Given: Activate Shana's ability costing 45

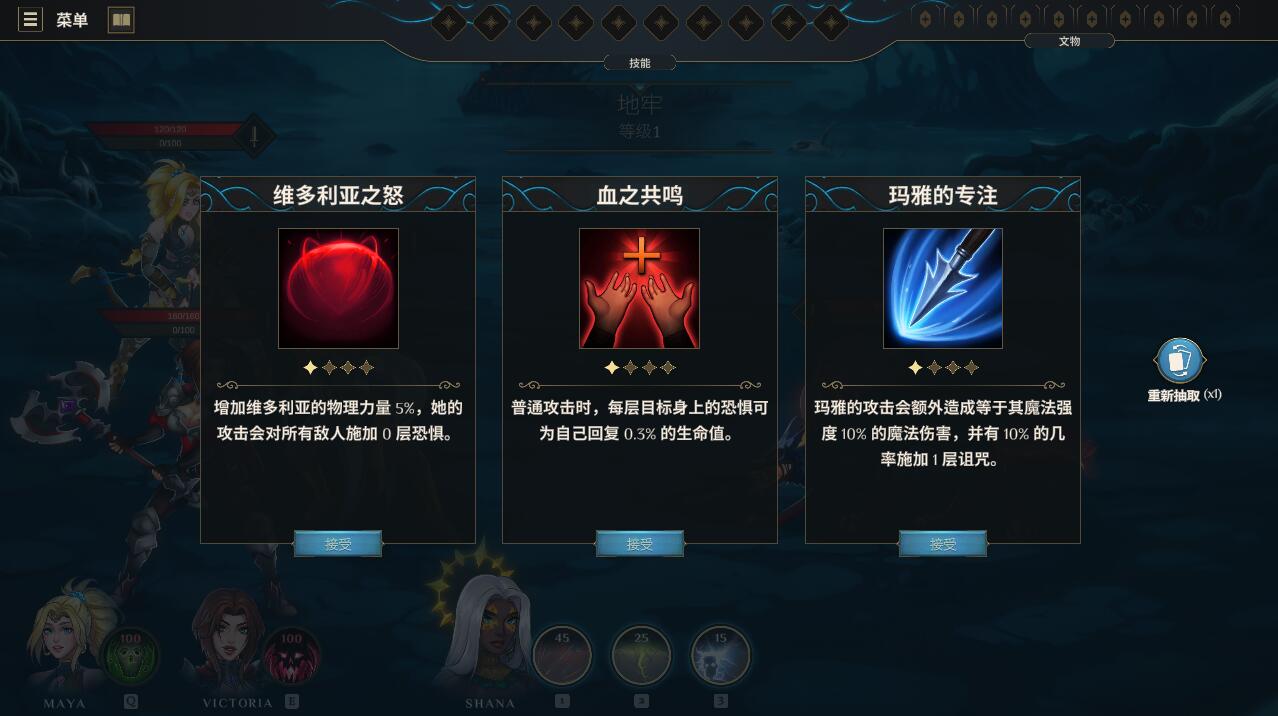Looking at the screenshot, I should click(562, 656).
